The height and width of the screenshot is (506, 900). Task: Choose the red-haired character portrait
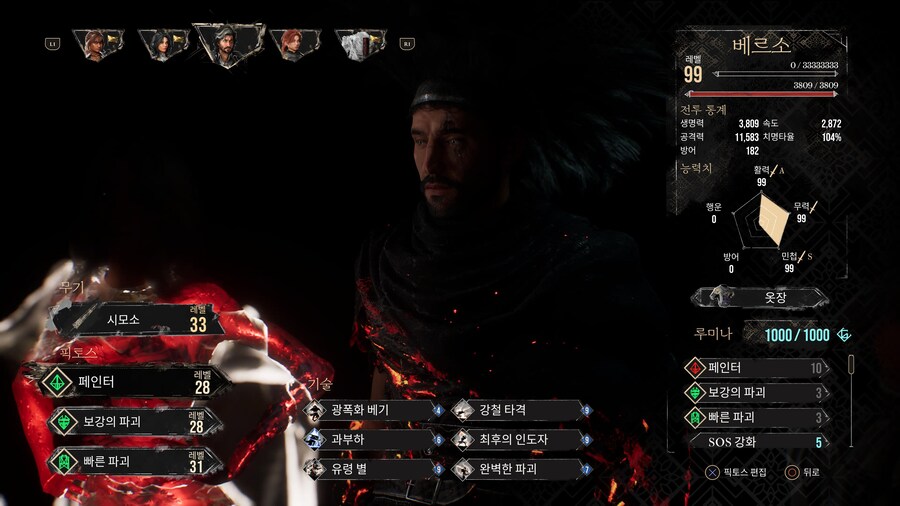point(295,44)
